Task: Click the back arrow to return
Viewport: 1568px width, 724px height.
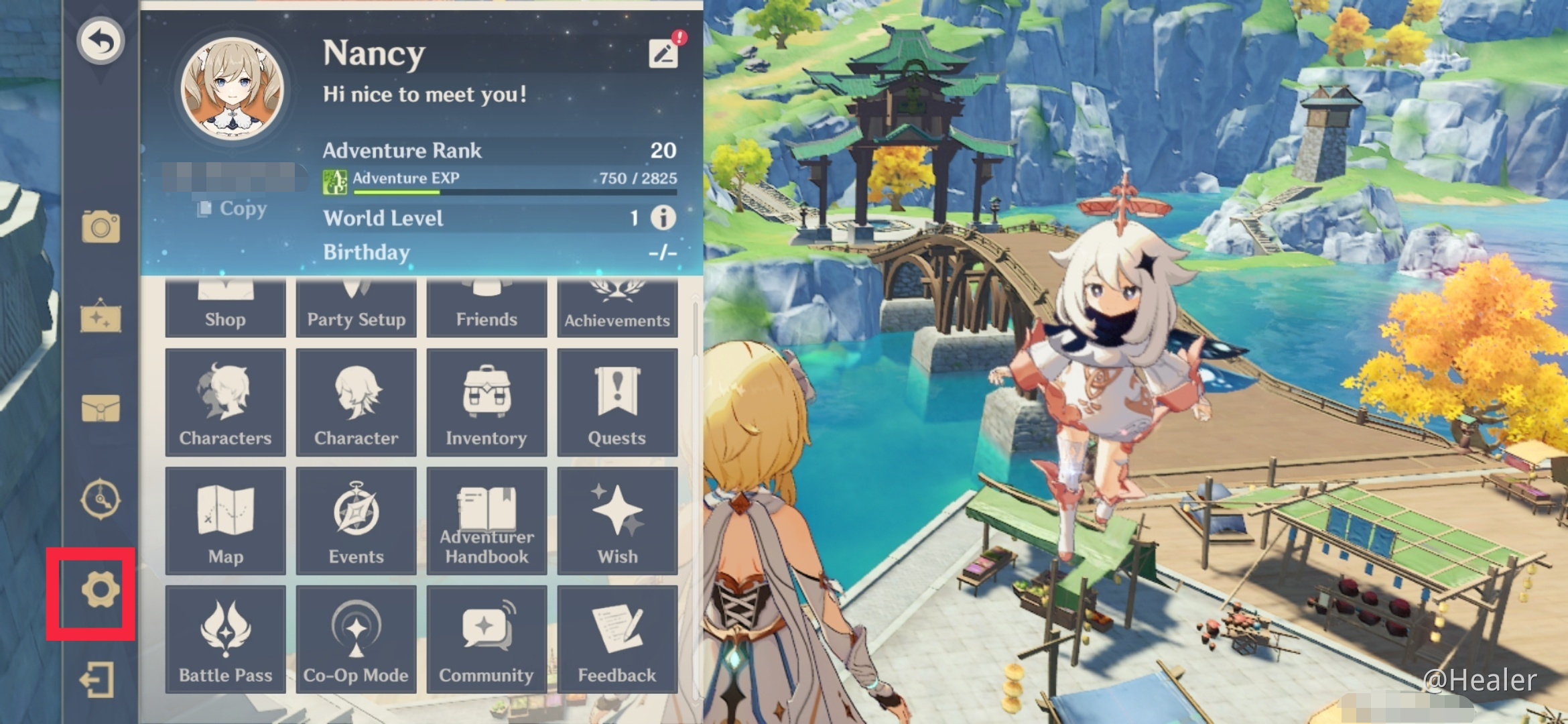Action: pos(102,40)
